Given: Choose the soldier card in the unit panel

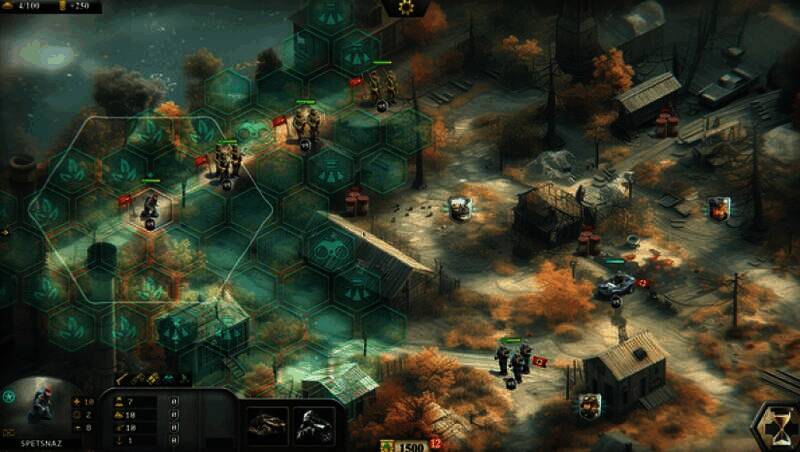Looking at the screenshot, I should 311,424.
